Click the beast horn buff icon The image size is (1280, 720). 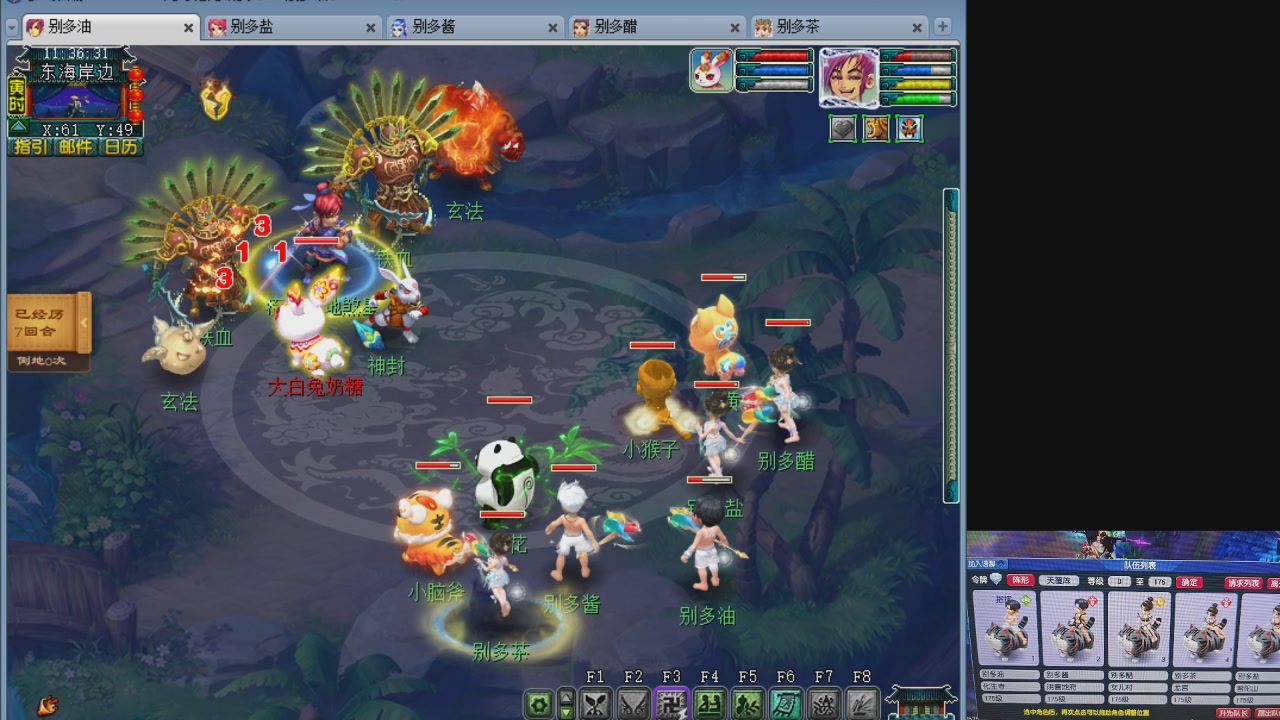coord(877,129)
